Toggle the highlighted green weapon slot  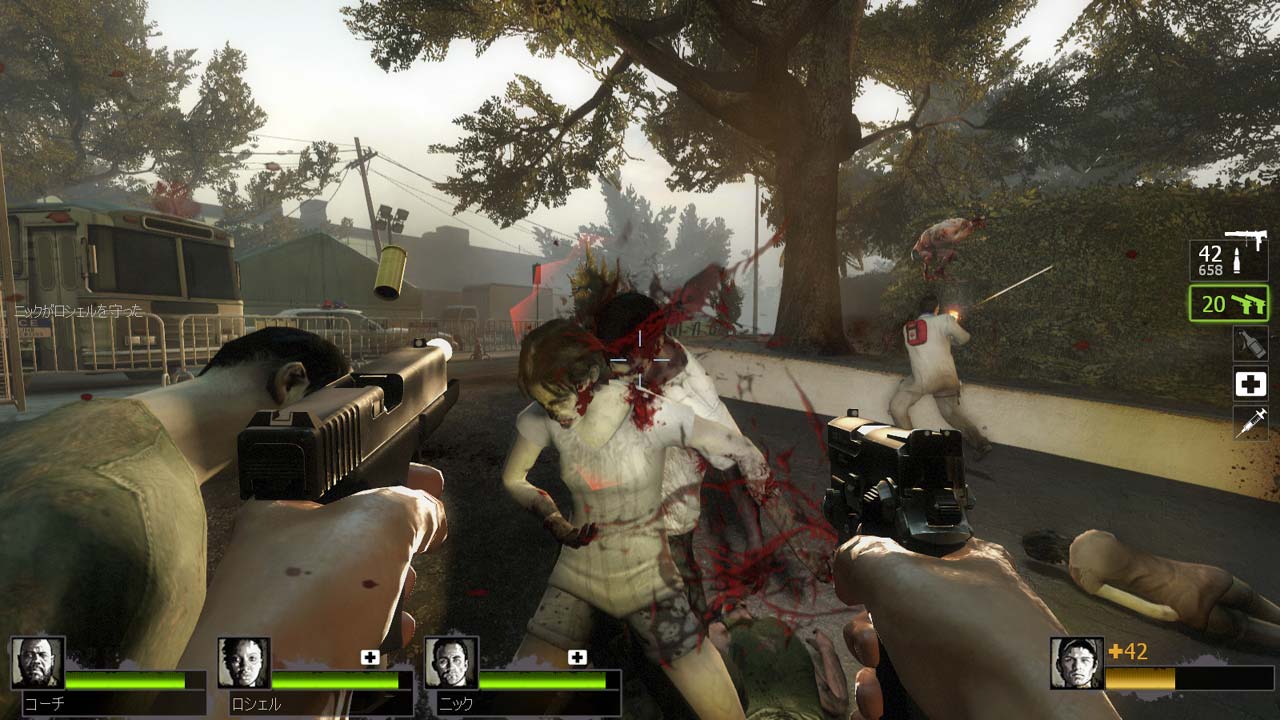coord(1228,303)
